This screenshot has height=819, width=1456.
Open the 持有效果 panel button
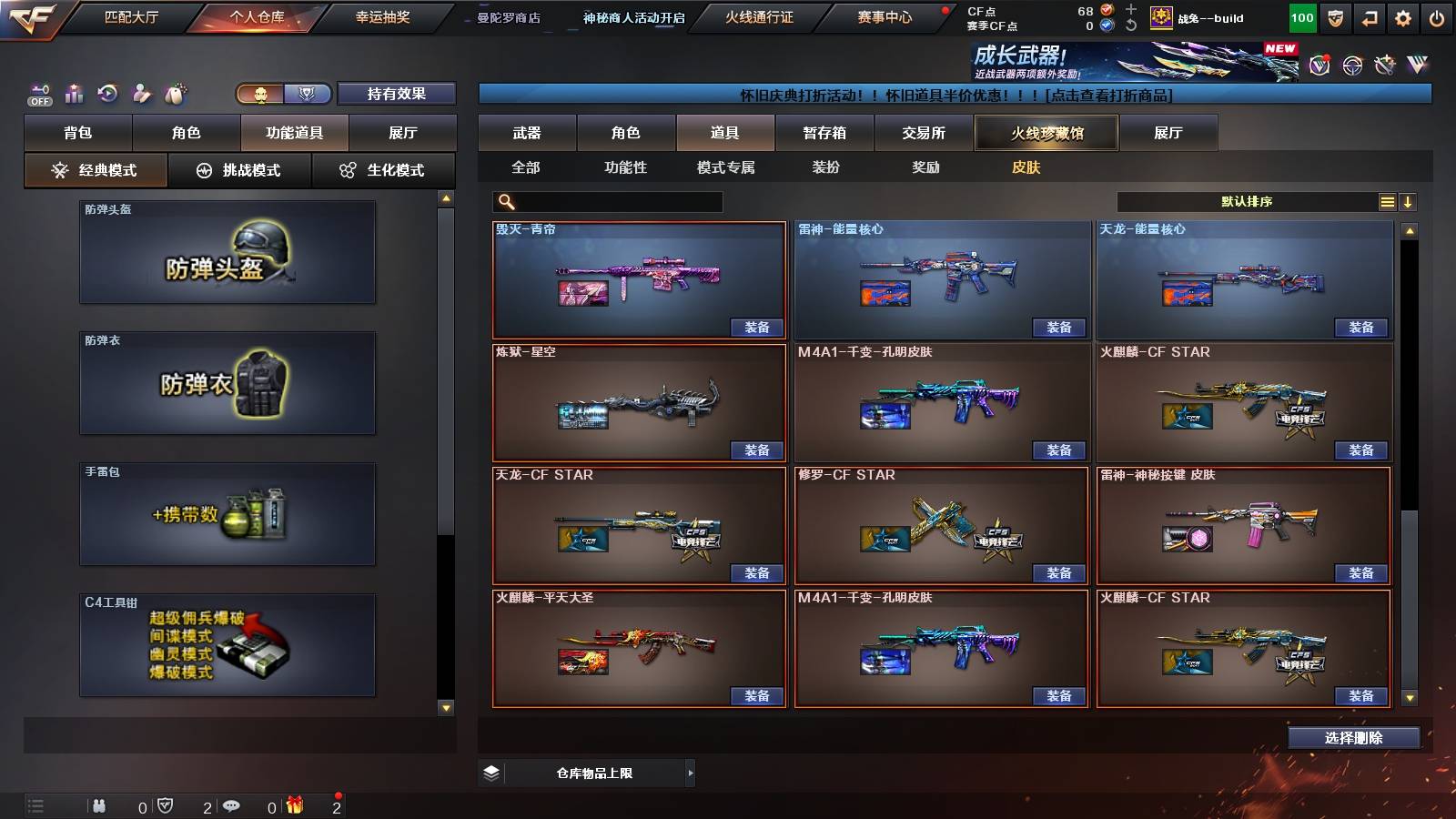point(398,94)
